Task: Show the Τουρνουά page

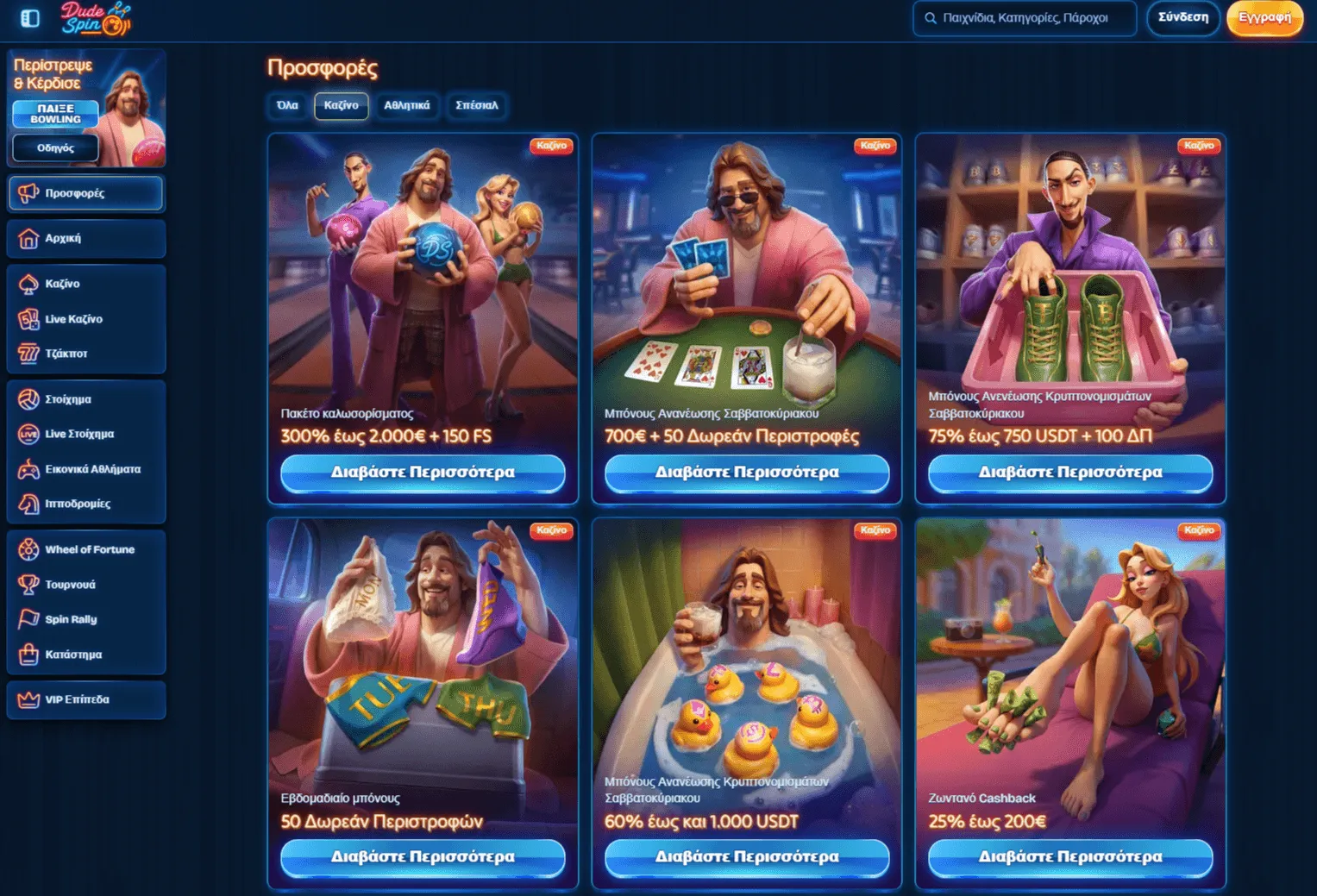Action: [x=85, y=585]
